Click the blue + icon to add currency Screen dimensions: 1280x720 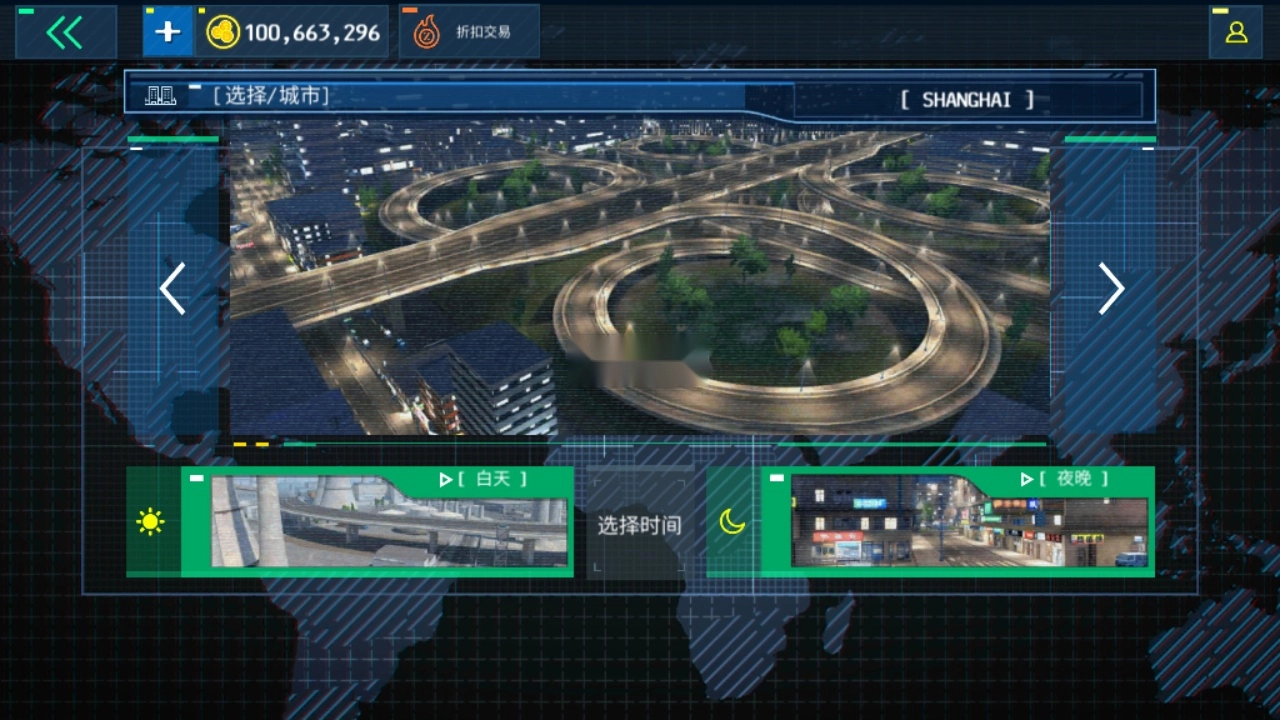[x=166, y=30]
